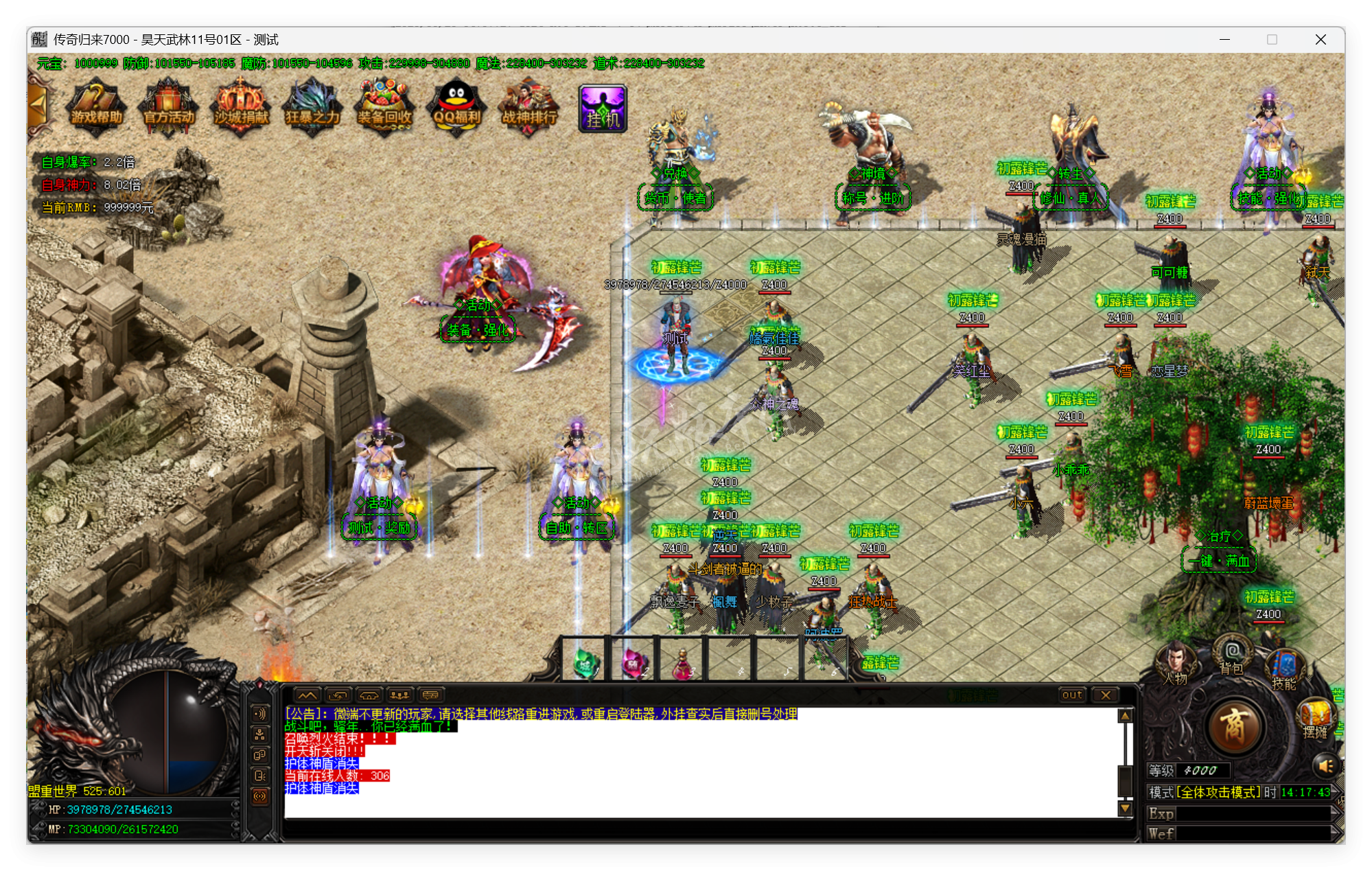Select the chat 'out' tab
The height and width of the screenshot is (871, 1372).
point(1072,695)
